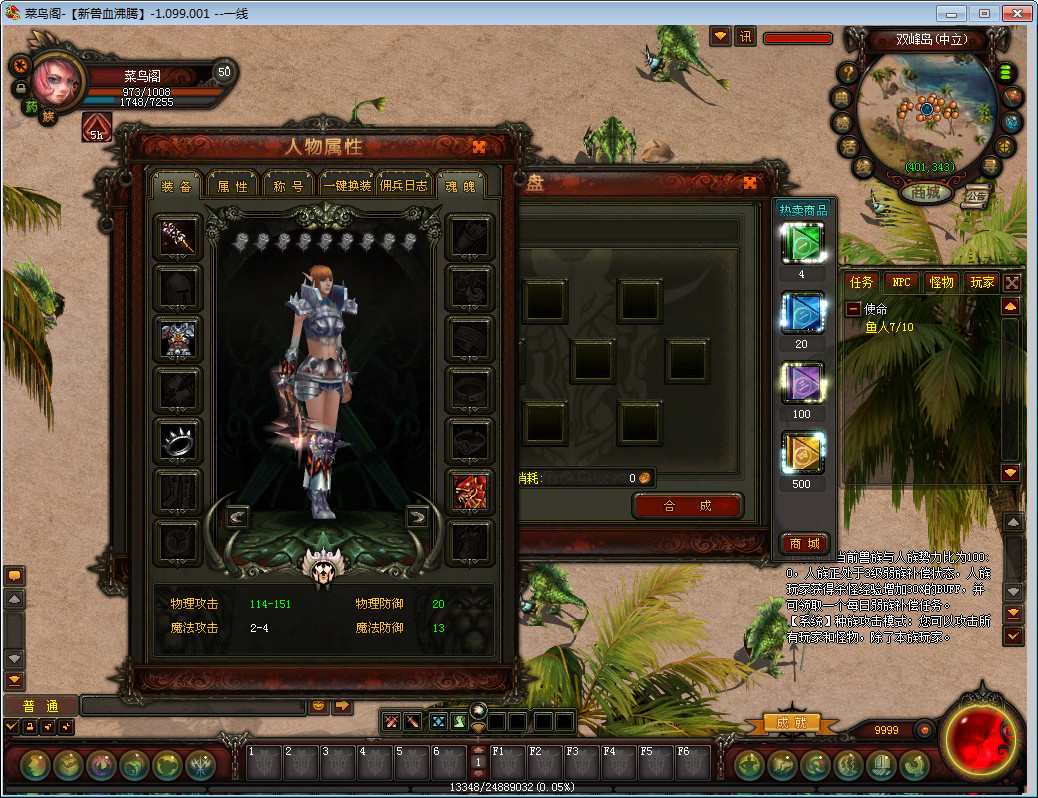This screenshot has height=798, width=1038.
Task: Open the 怪物 tracker tab
Action: click(940, 283)
